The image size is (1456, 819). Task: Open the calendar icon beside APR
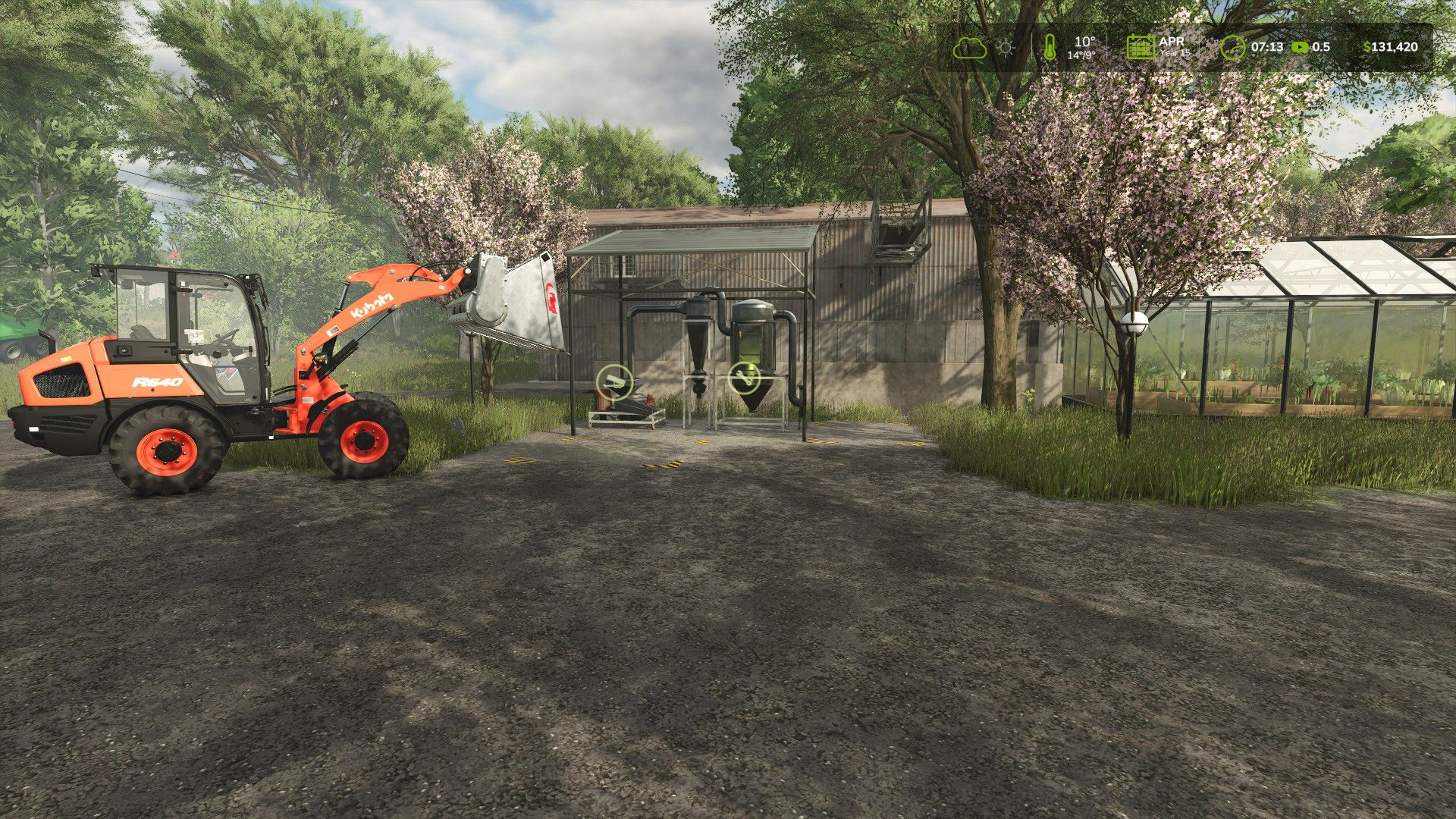pyautogui.click(x=1140, y=47)
